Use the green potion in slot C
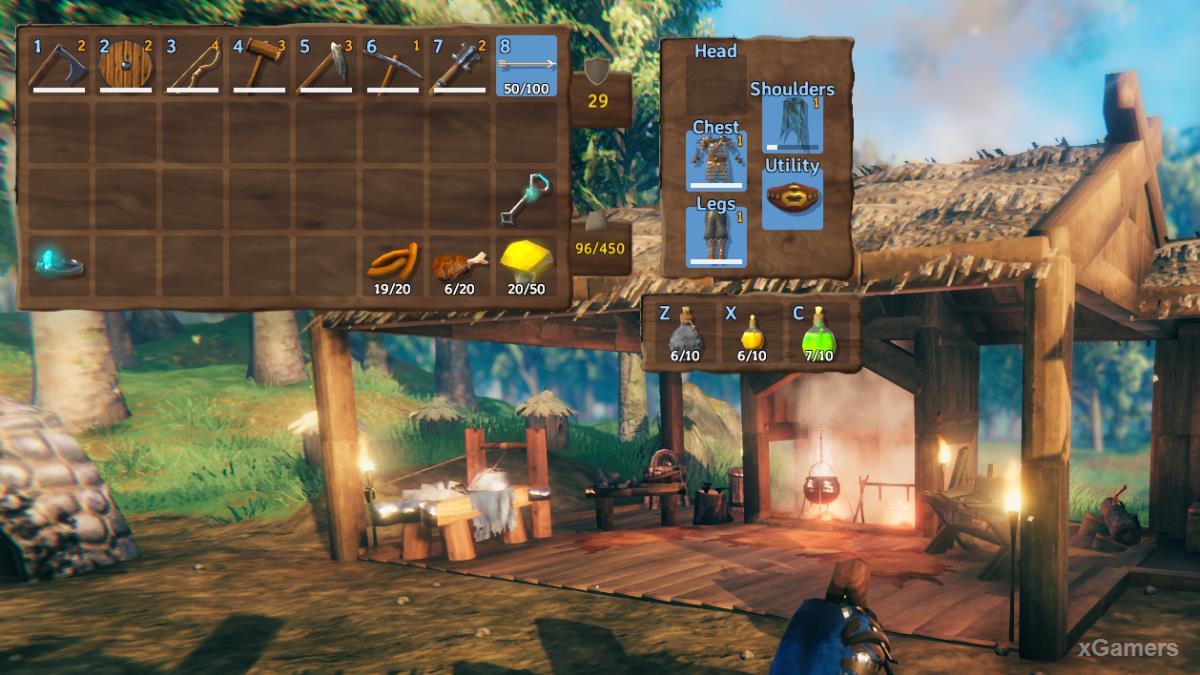Image resolution: width=1200 pixels, height=675 pixels. tap(820, 336)
